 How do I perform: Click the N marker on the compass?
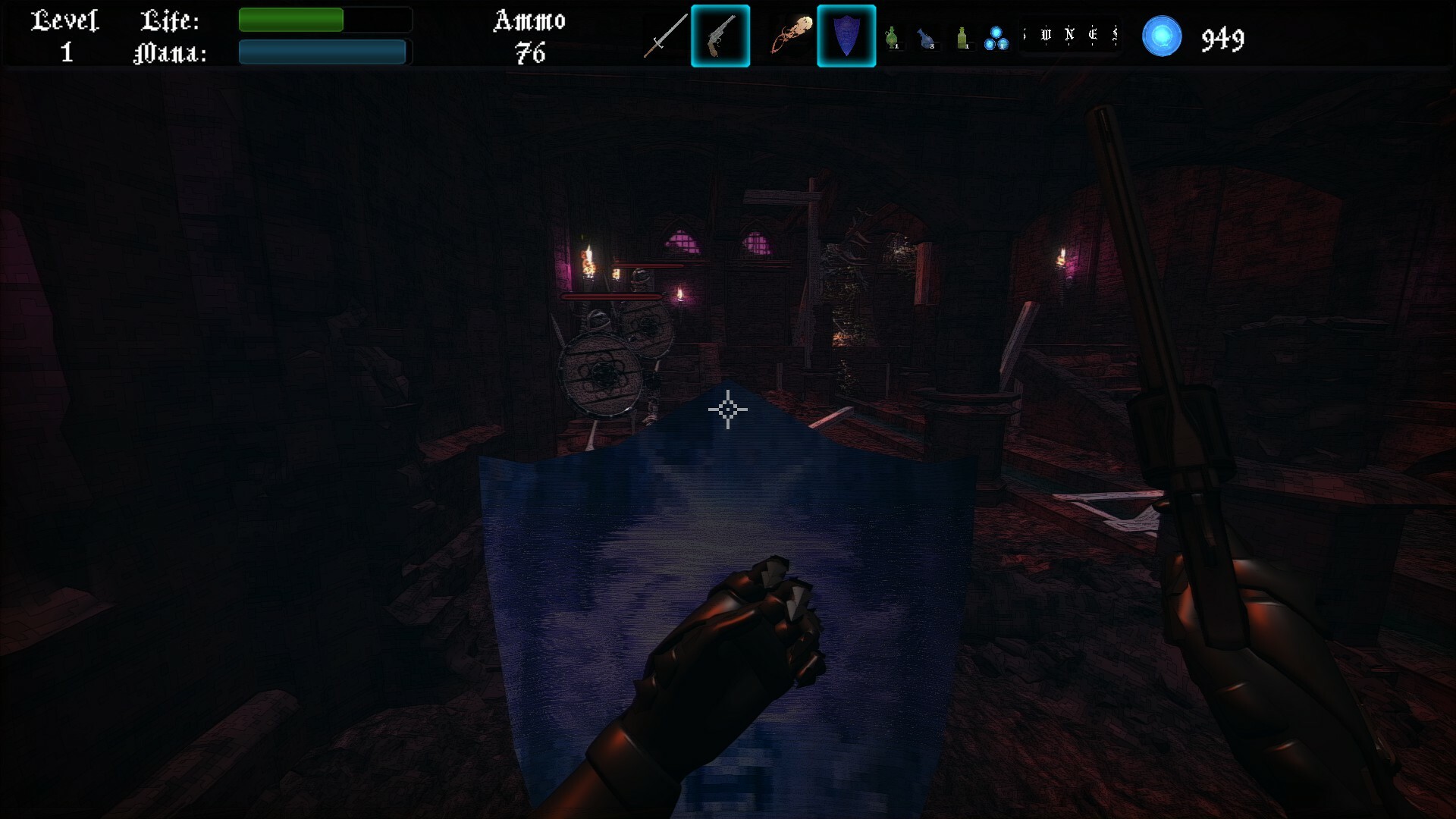[x=1069, y=34]
